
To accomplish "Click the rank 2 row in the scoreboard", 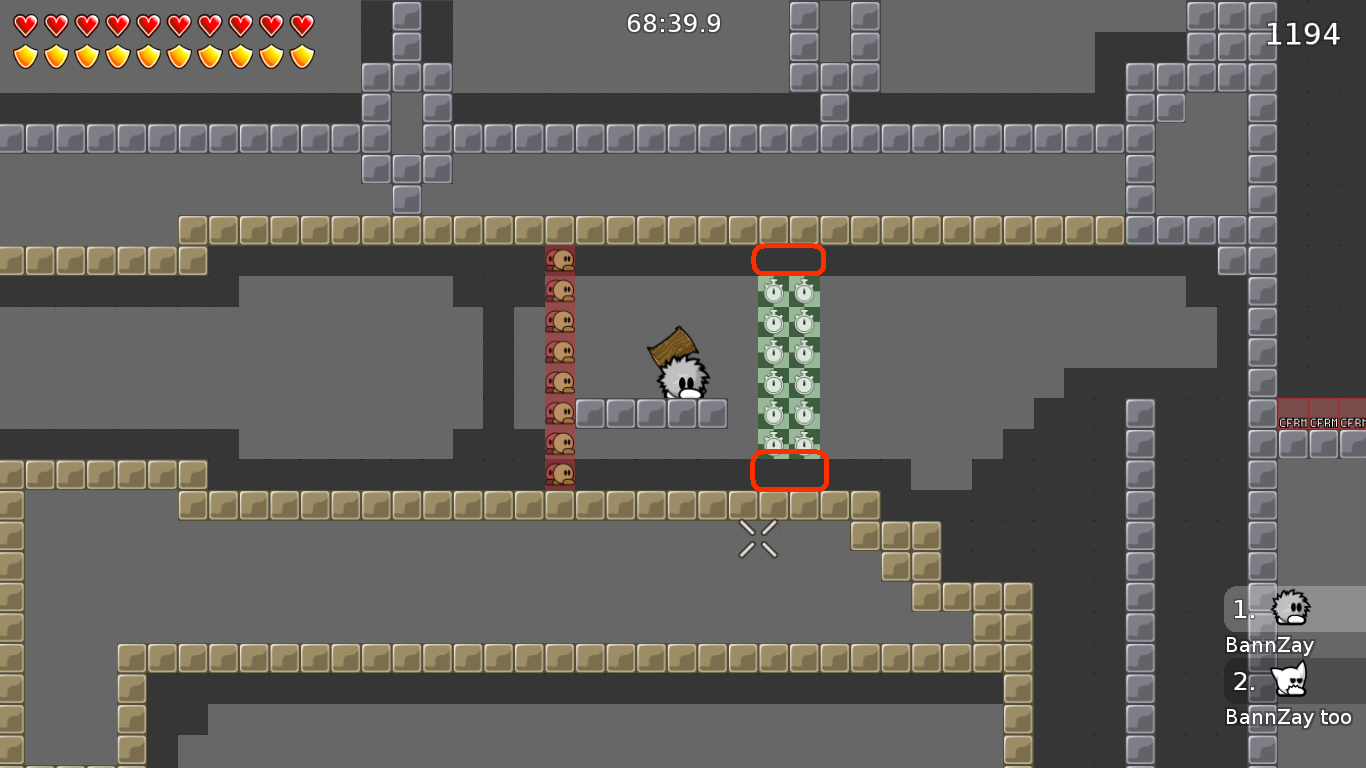I will 1245,681.
